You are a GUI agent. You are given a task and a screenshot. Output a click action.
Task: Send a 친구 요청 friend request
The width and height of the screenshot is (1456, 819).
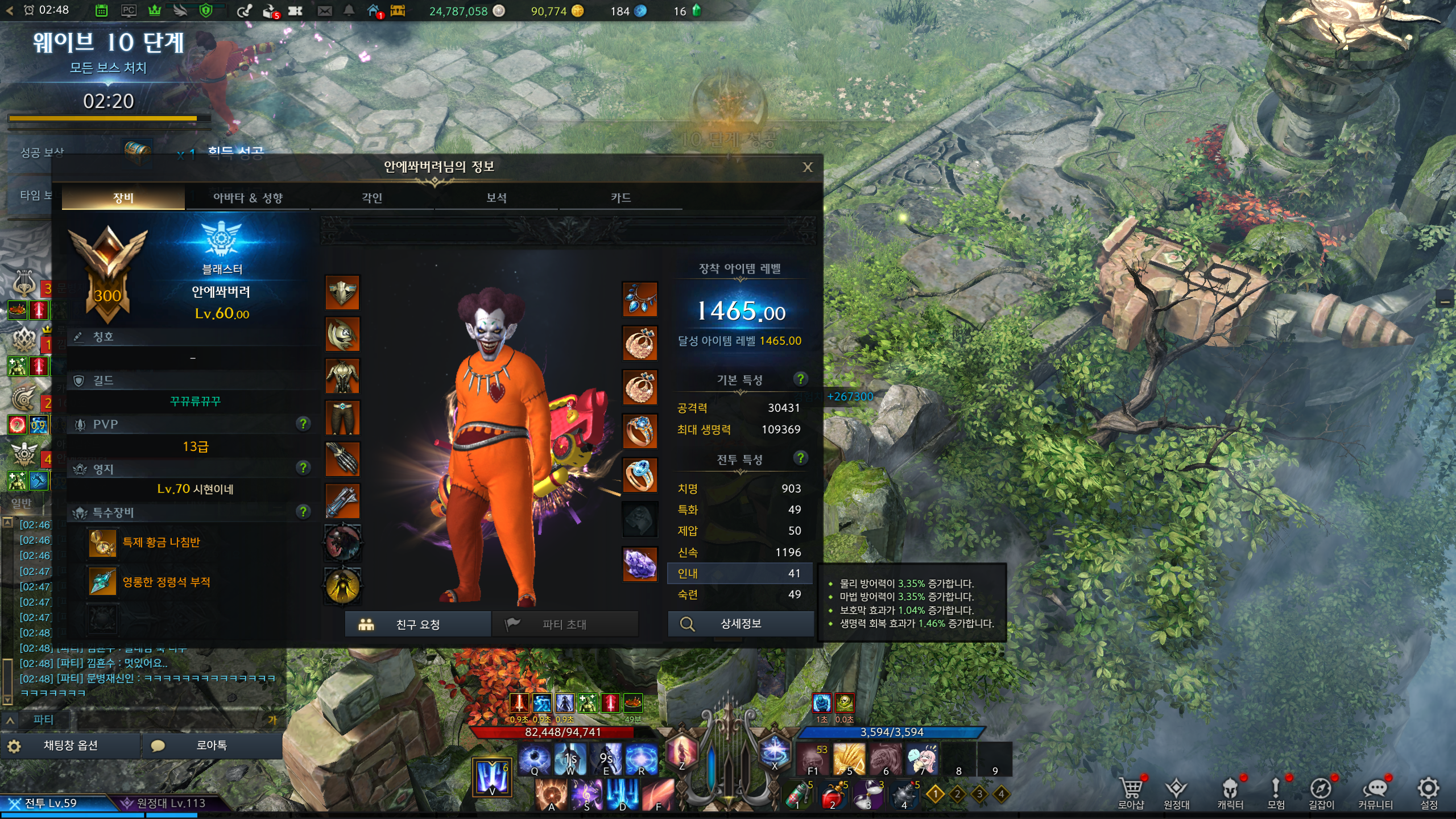(417, 624)
